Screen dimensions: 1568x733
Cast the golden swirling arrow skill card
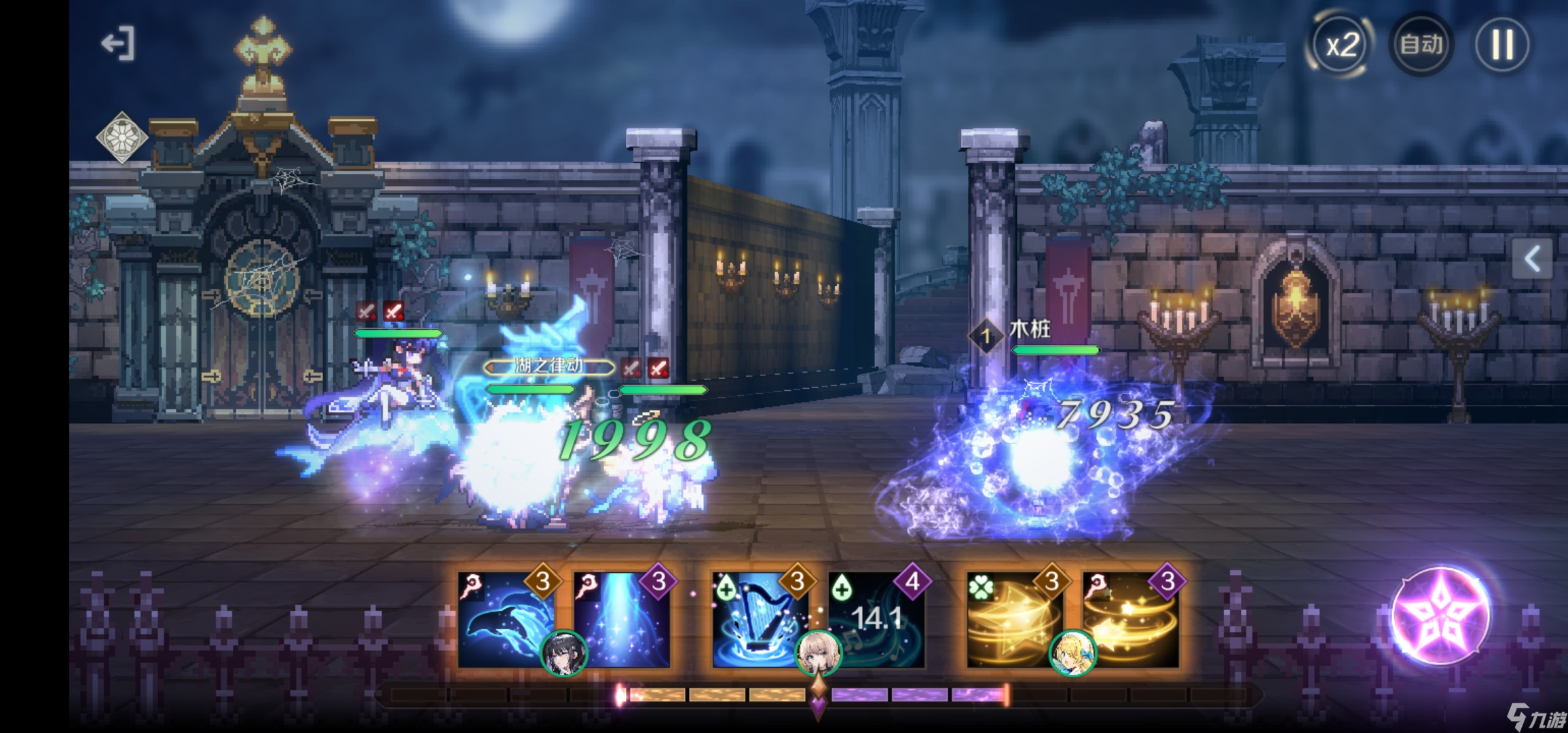pyautogui.click(x=1132, y=618)
